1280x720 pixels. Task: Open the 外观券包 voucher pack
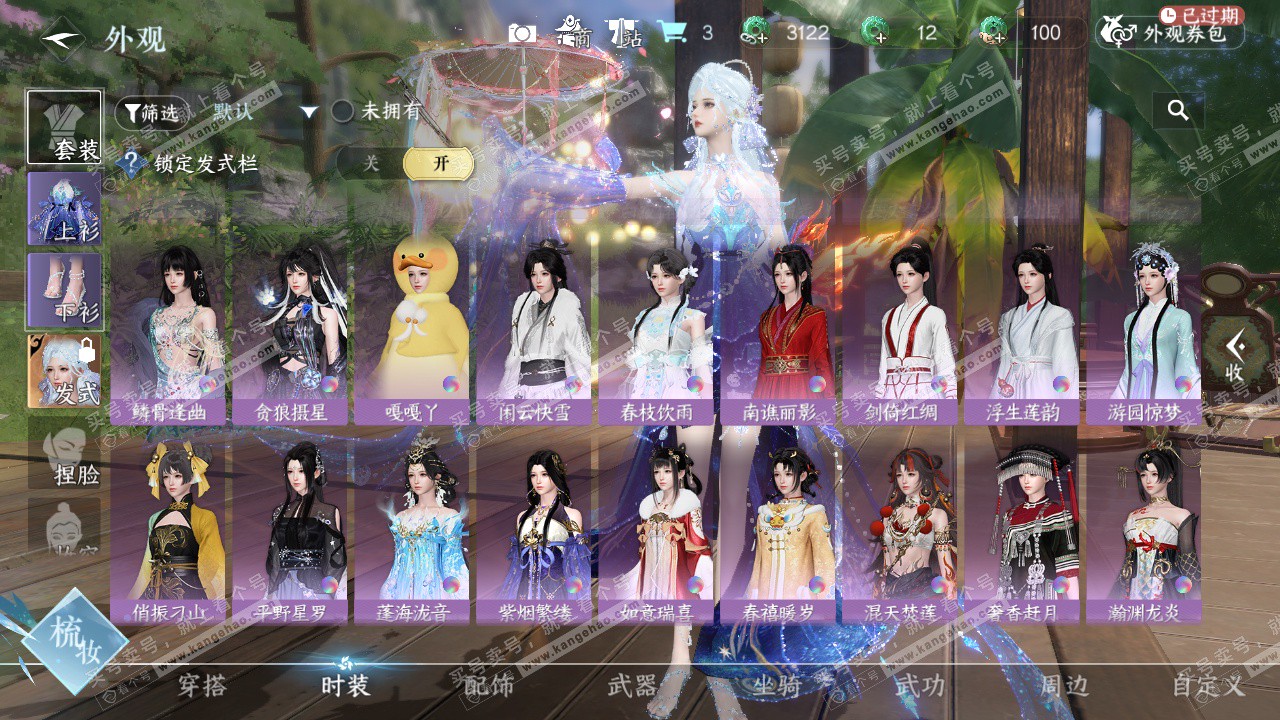(1170, 33)
